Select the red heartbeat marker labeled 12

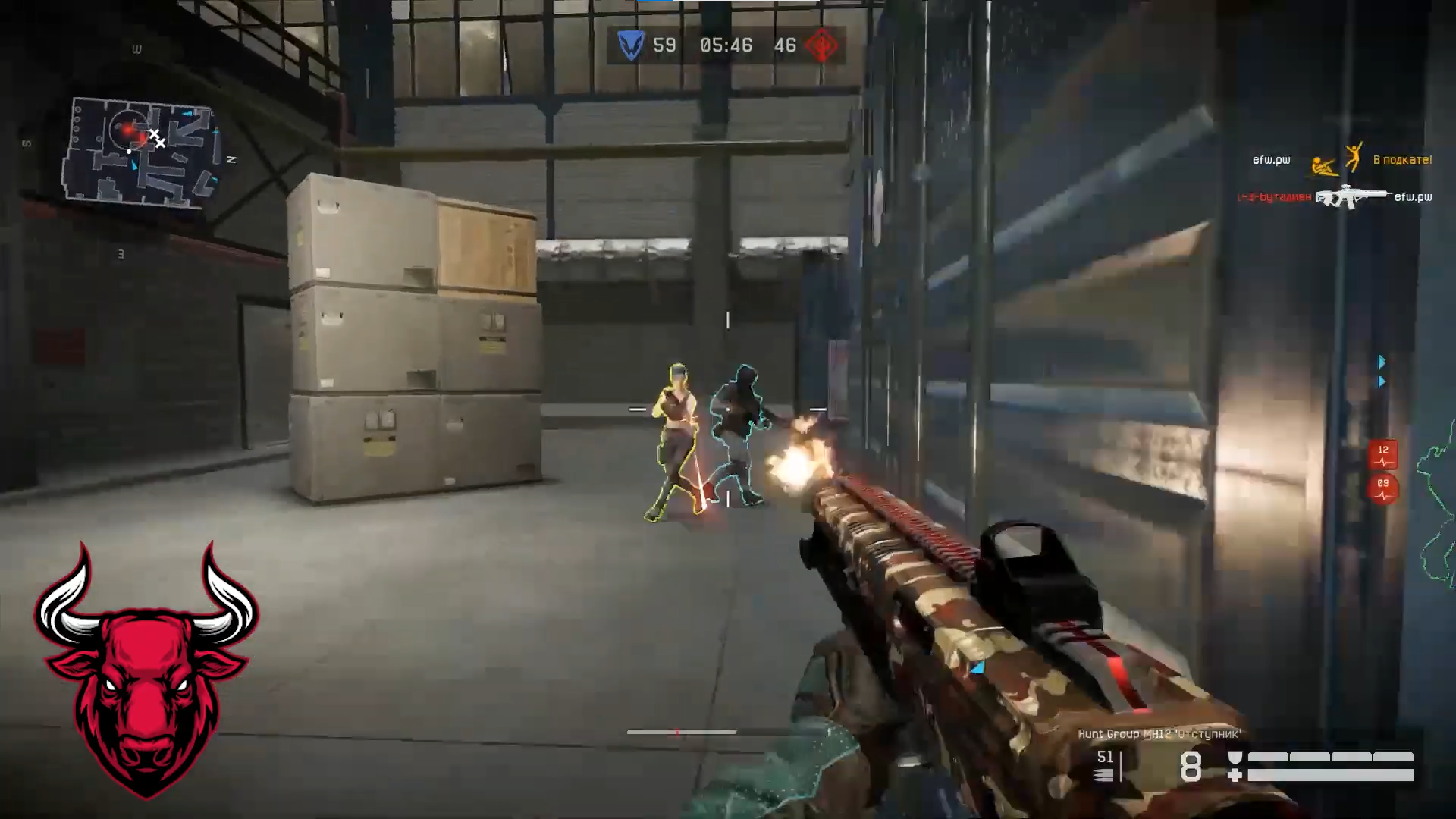tap(1382, 455)
